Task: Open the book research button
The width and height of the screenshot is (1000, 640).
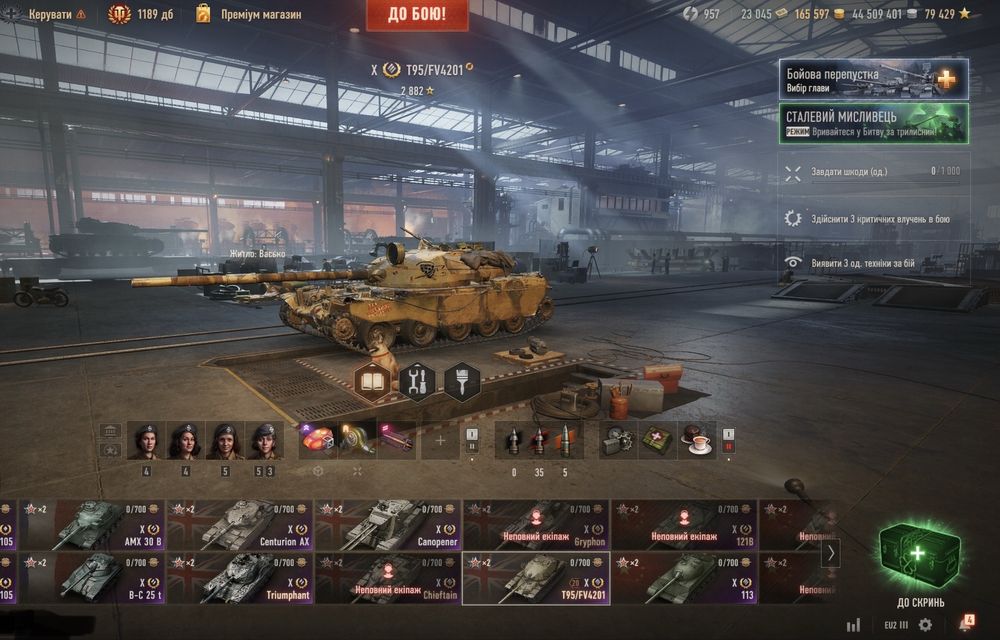Action: click(x=373, y=381)
